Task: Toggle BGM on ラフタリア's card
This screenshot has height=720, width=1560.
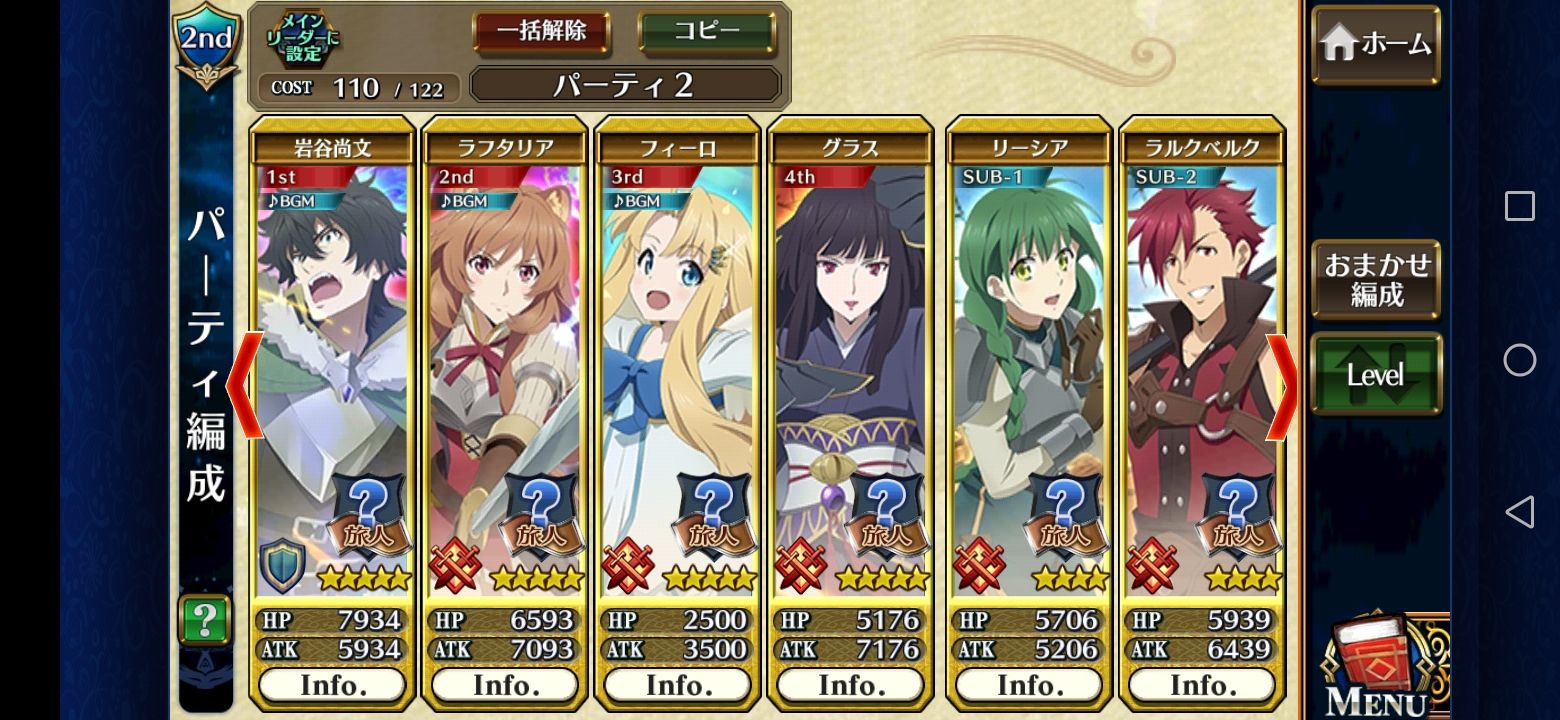Action: point(468,199)
